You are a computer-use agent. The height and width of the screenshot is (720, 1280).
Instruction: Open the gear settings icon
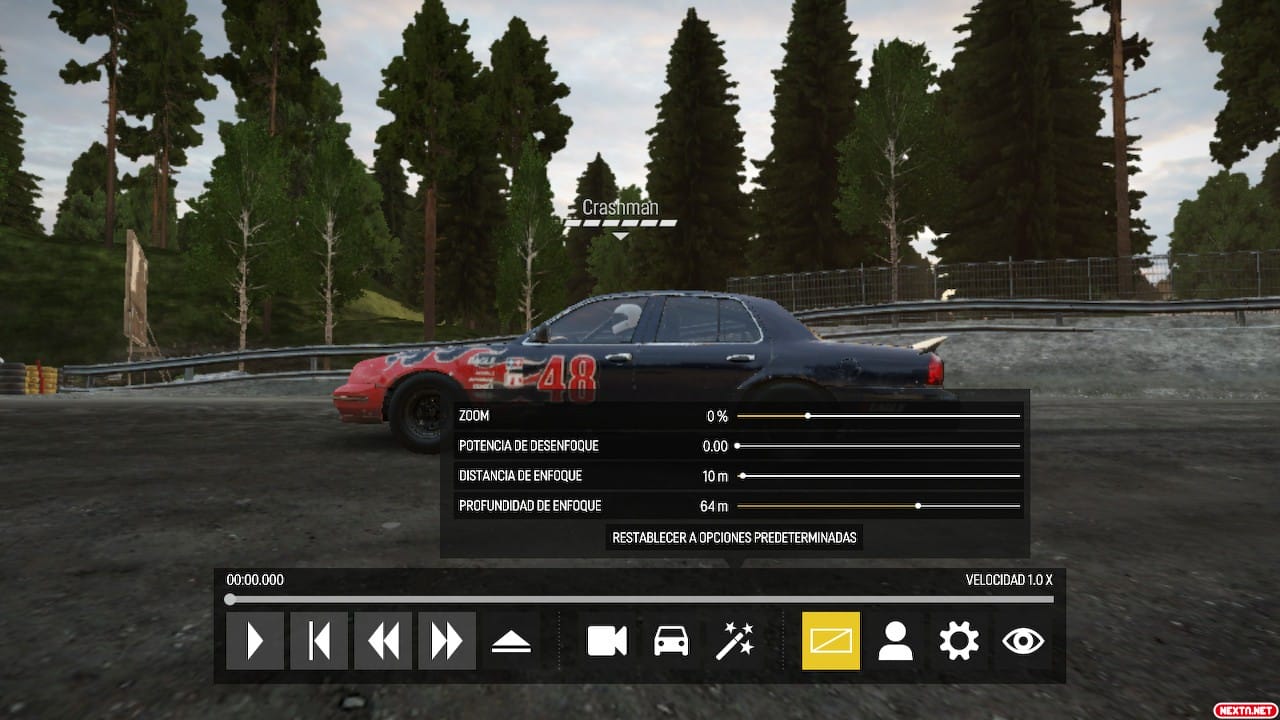click(959, 641)
